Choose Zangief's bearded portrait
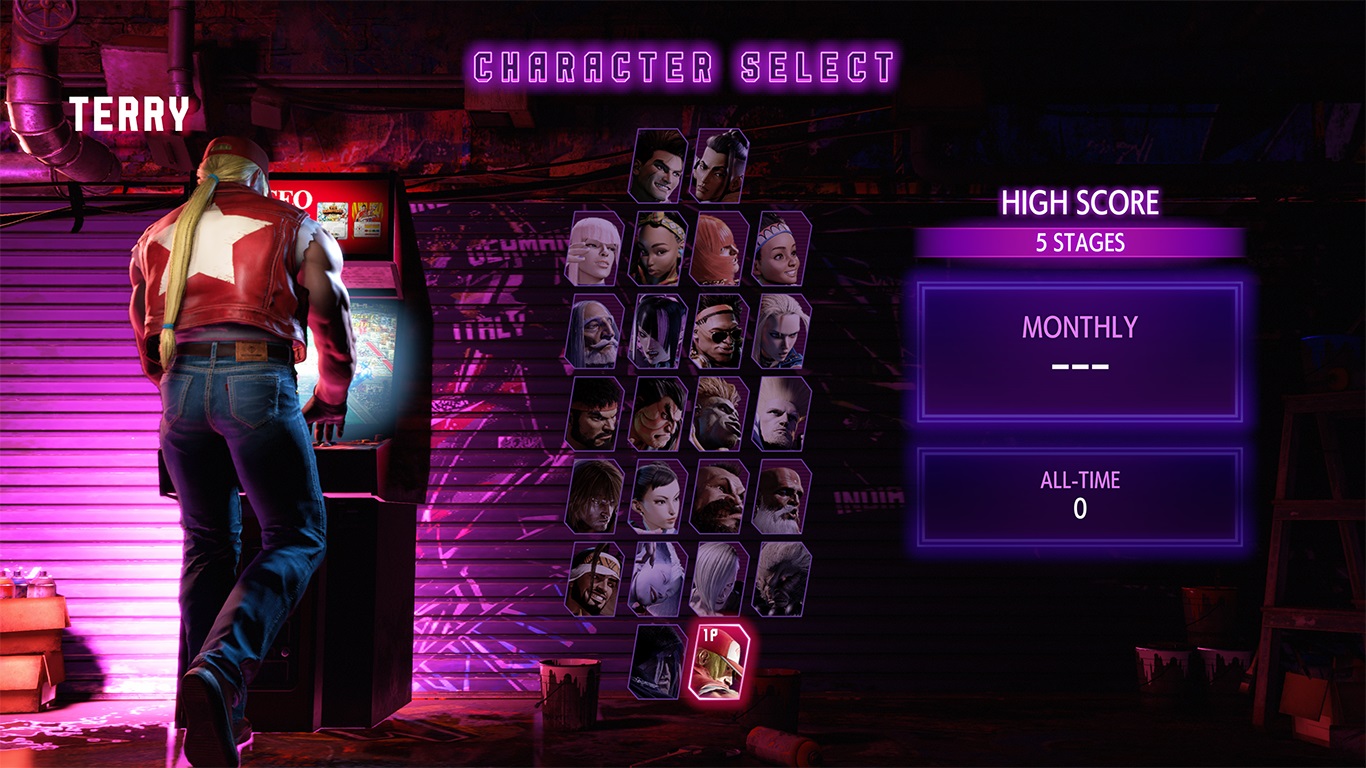This screenshot has width=1366, height=768. coord(719,497)
